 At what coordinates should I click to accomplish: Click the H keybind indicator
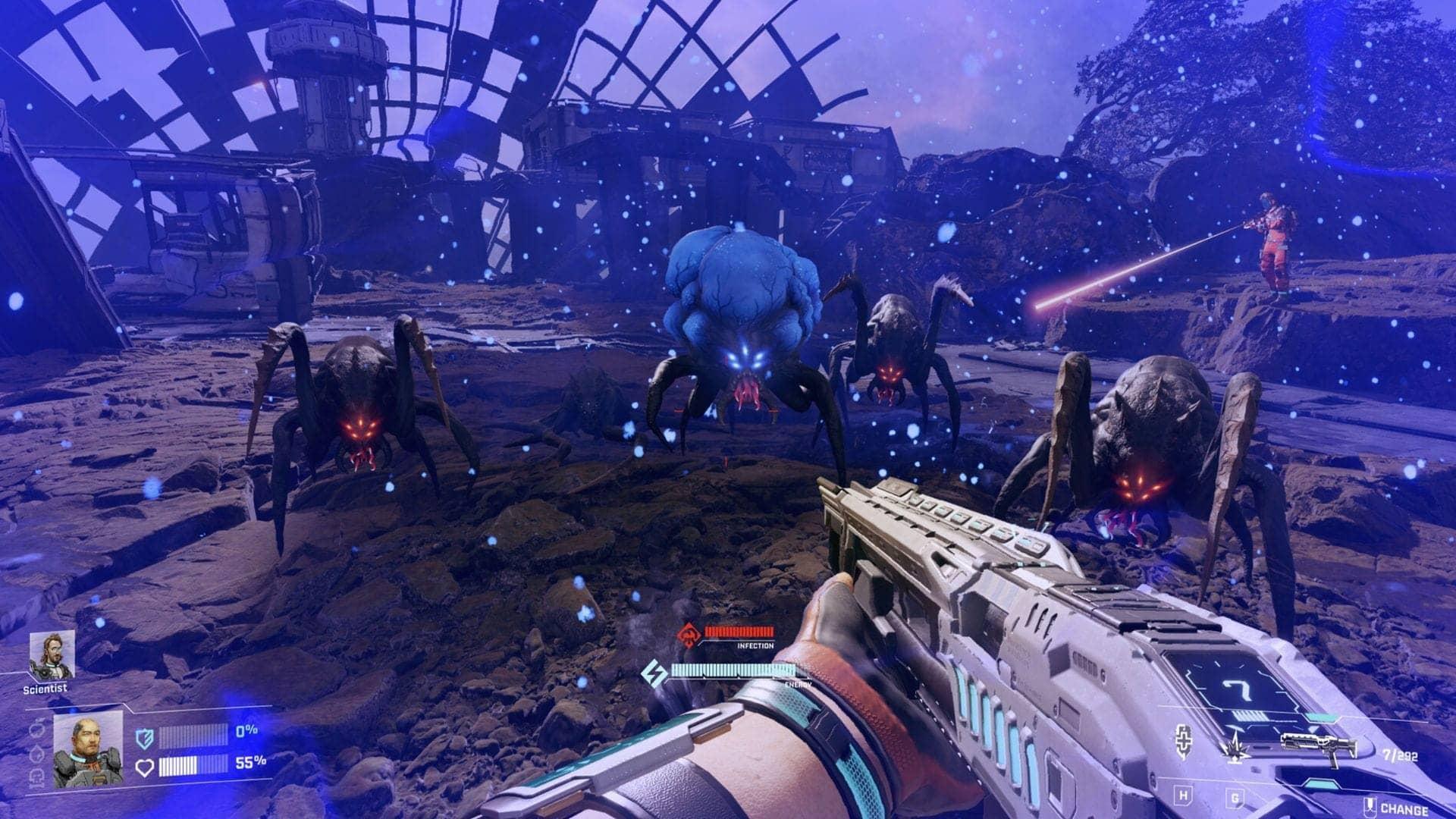pyautogui.click(x=1183, y=795)
